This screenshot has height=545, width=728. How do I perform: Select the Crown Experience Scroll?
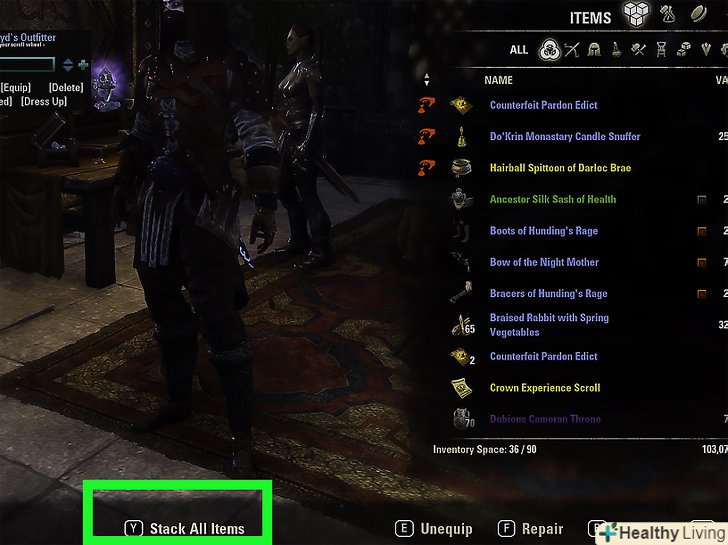(544, 388)
